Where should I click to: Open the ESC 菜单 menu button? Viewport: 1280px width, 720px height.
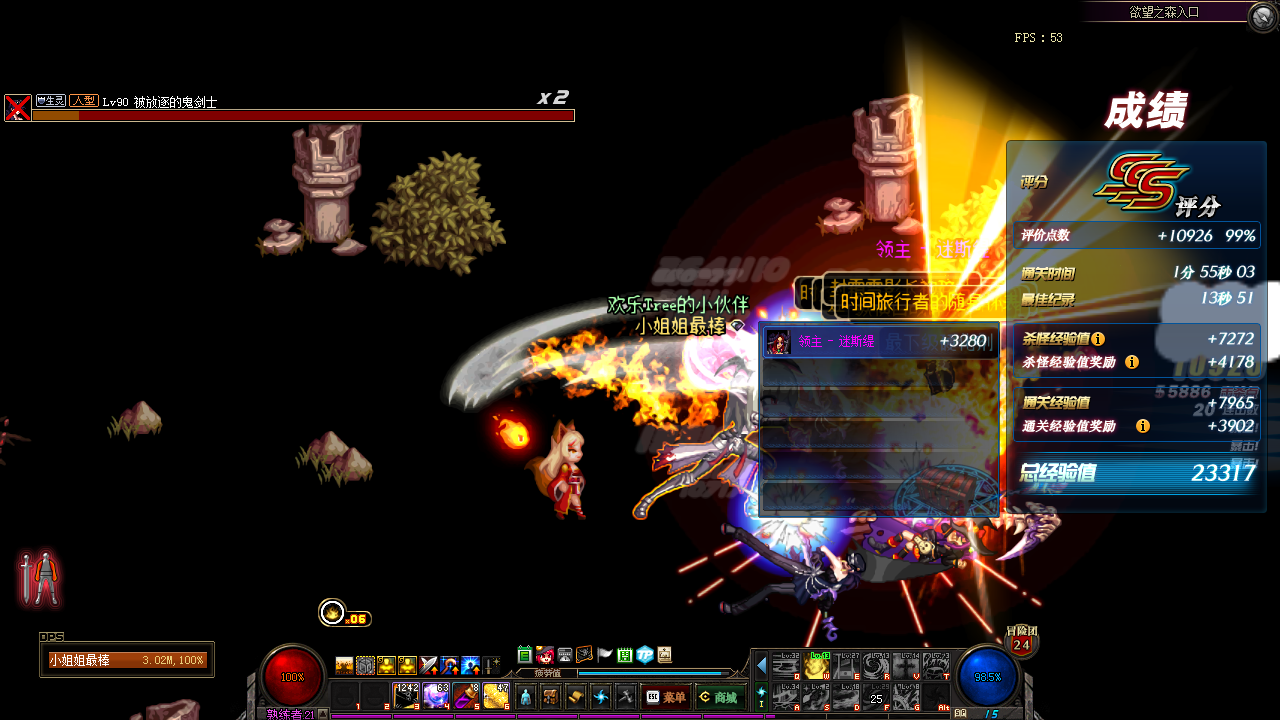pos(666,697)
